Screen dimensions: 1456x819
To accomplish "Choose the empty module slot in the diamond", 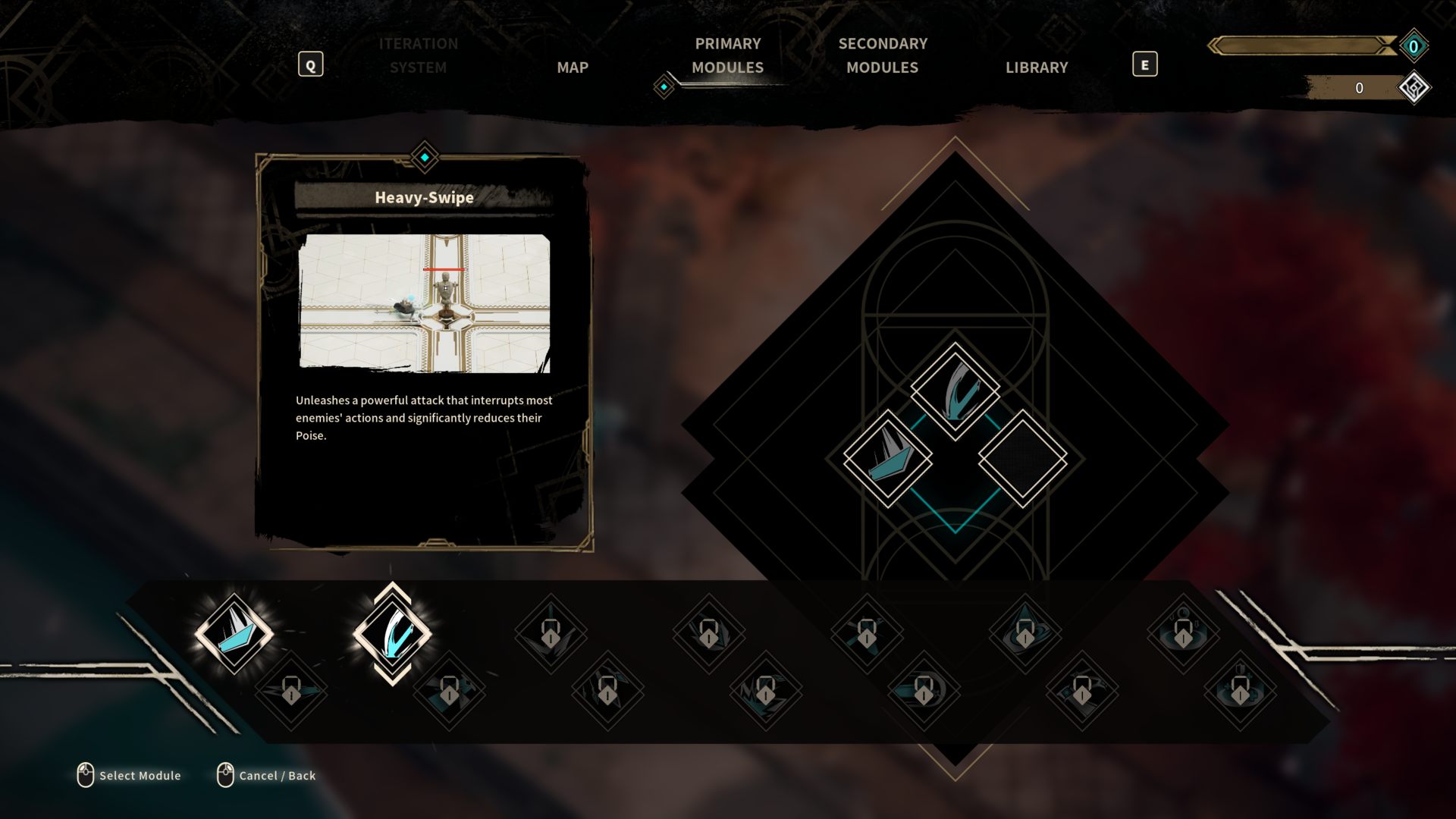I will pyautogui.click(x=1022, y=458).
